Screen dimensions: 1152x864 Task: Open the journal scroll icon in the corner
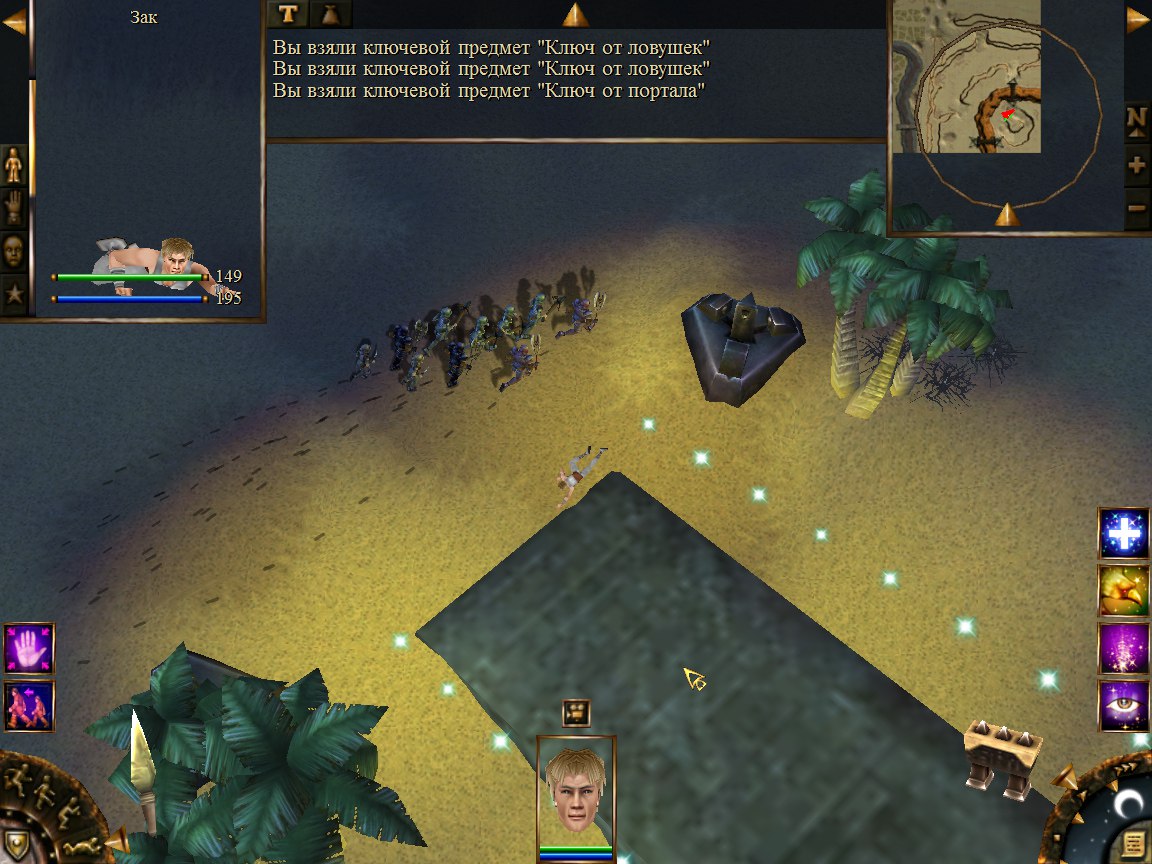(1133, 841)
